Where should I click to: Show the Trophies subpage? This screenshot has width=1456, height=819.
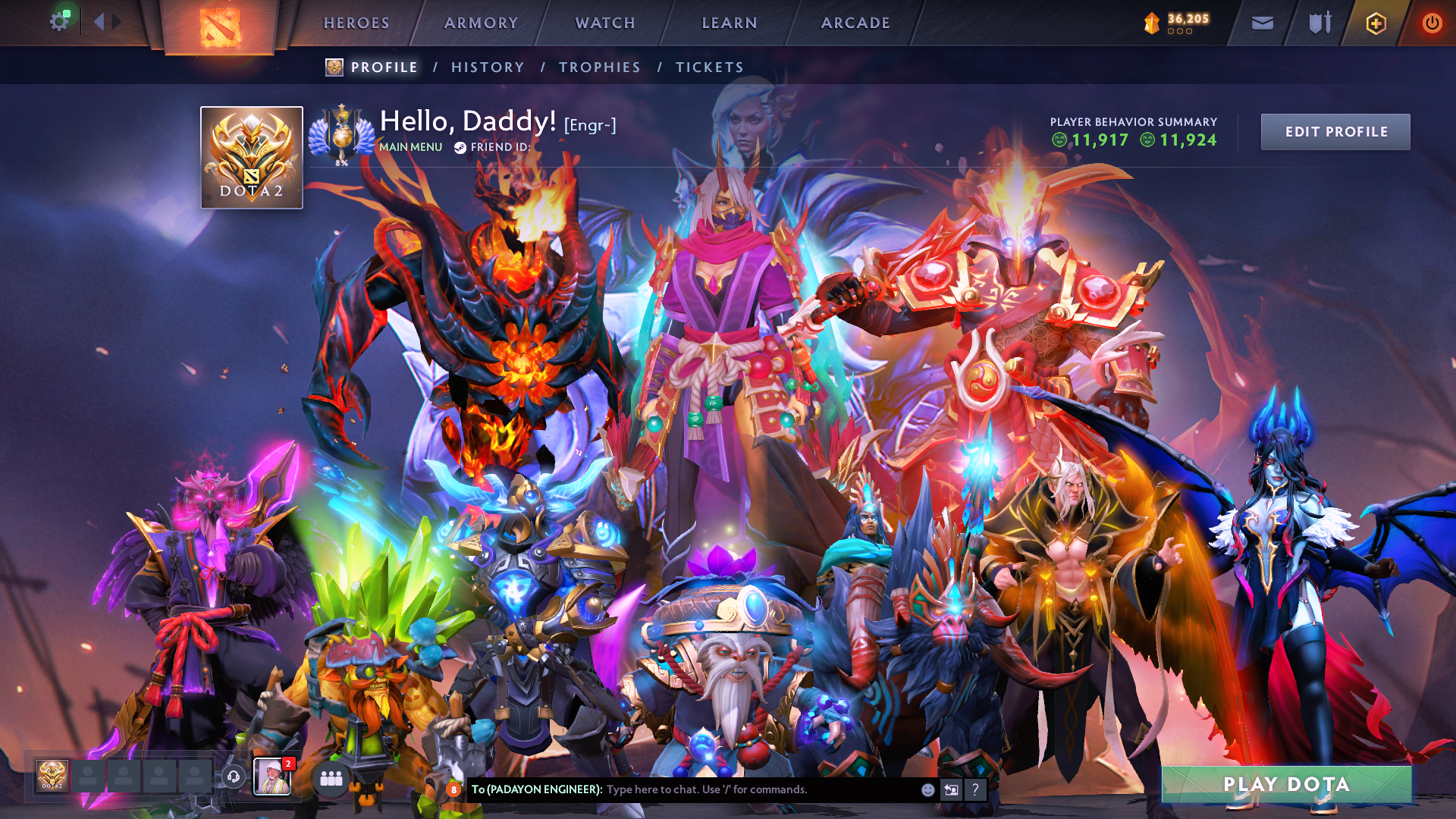pyautogui.click(x=600, y=67)
